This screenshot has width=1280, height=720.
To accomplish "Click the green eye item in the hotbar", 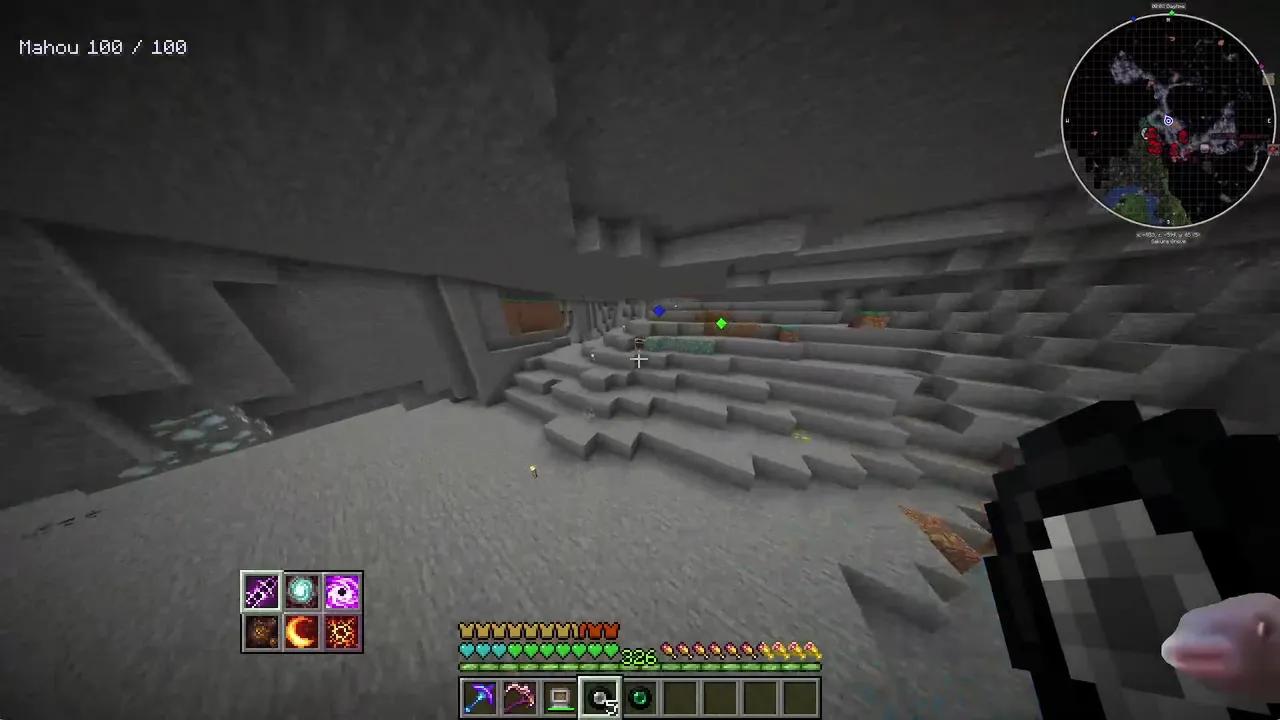I will coord(639,697).
